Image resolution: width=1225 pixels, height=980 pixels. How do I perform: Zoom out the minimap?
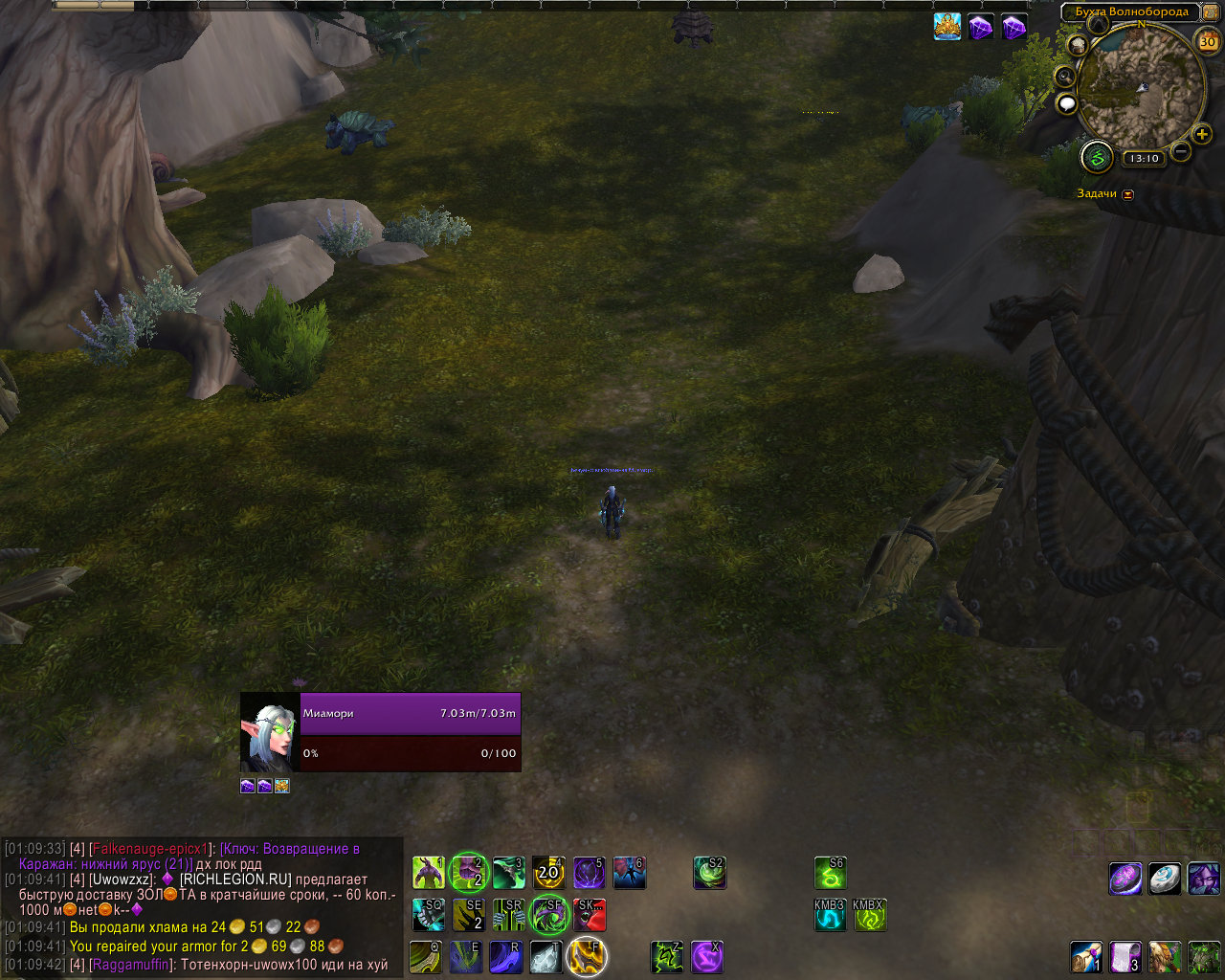1181,151
